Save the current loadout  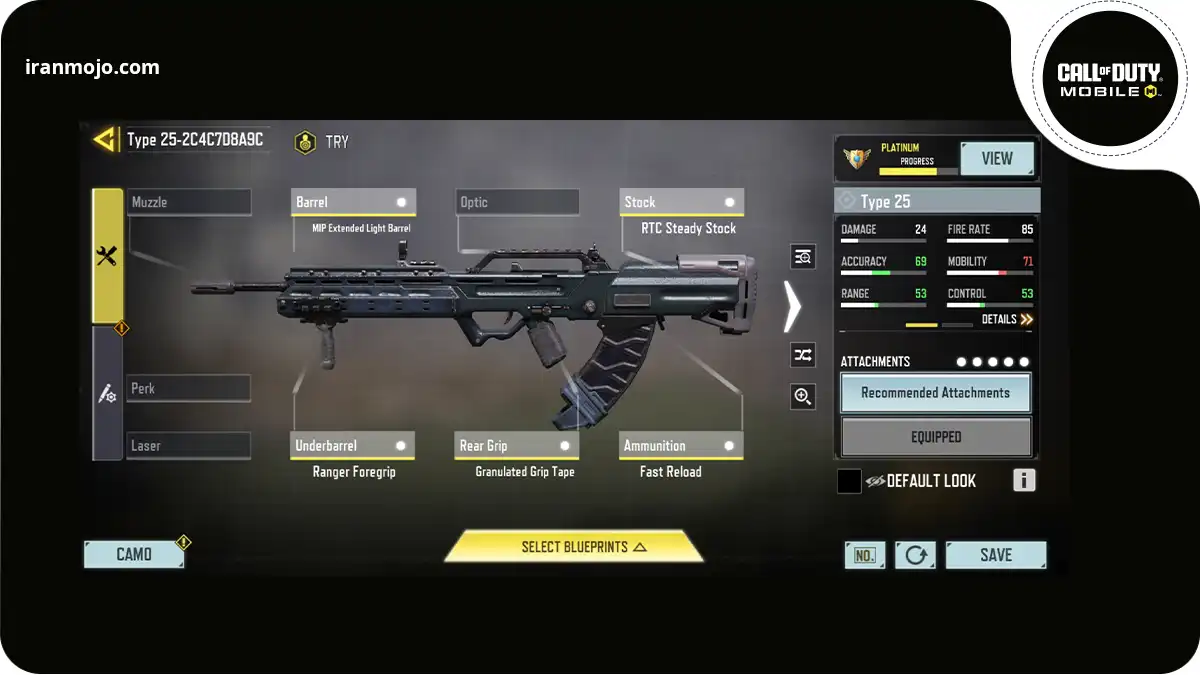pyautogui.click(x=995, y=555)
